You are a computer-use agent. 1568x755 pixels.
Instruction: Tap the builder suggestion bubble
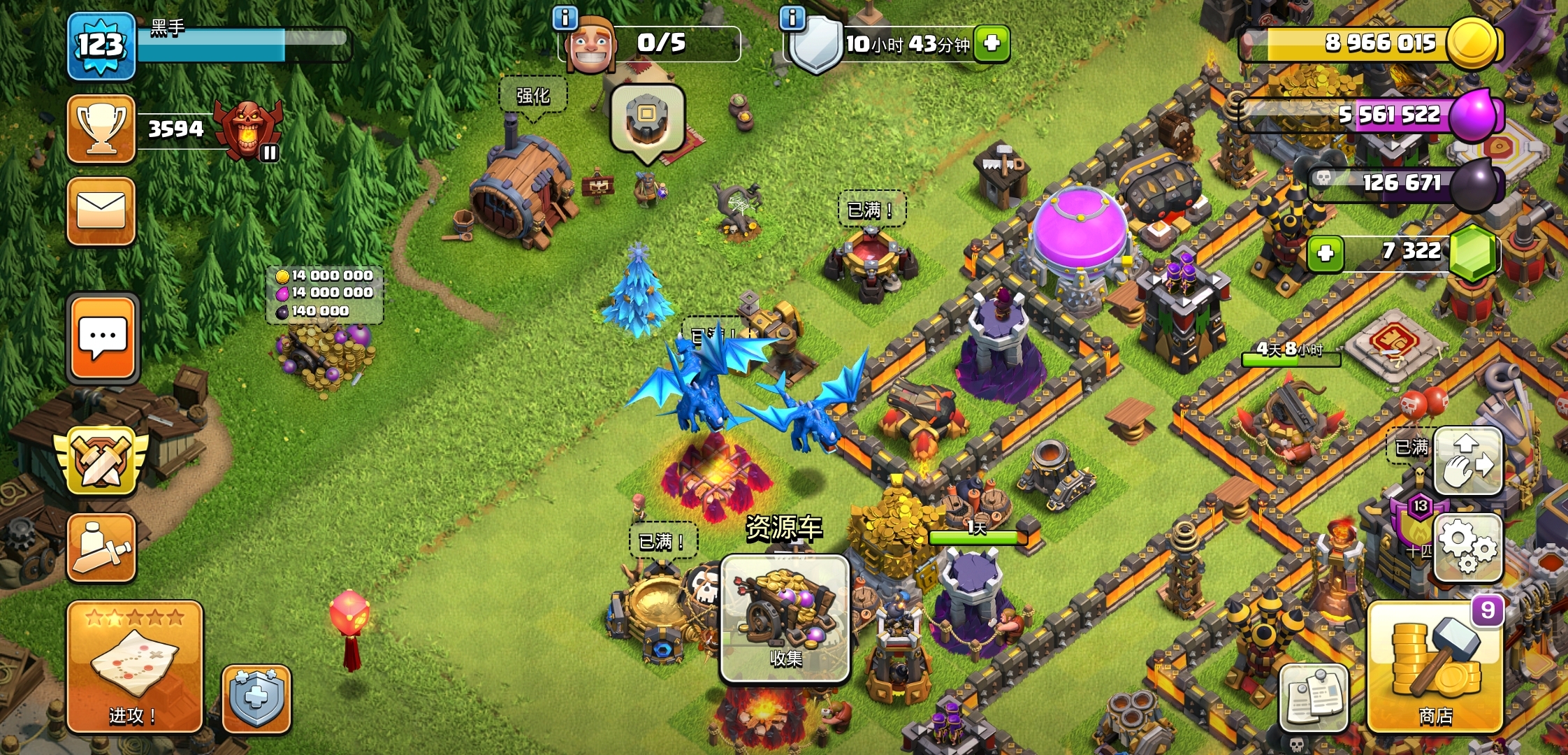647,120
